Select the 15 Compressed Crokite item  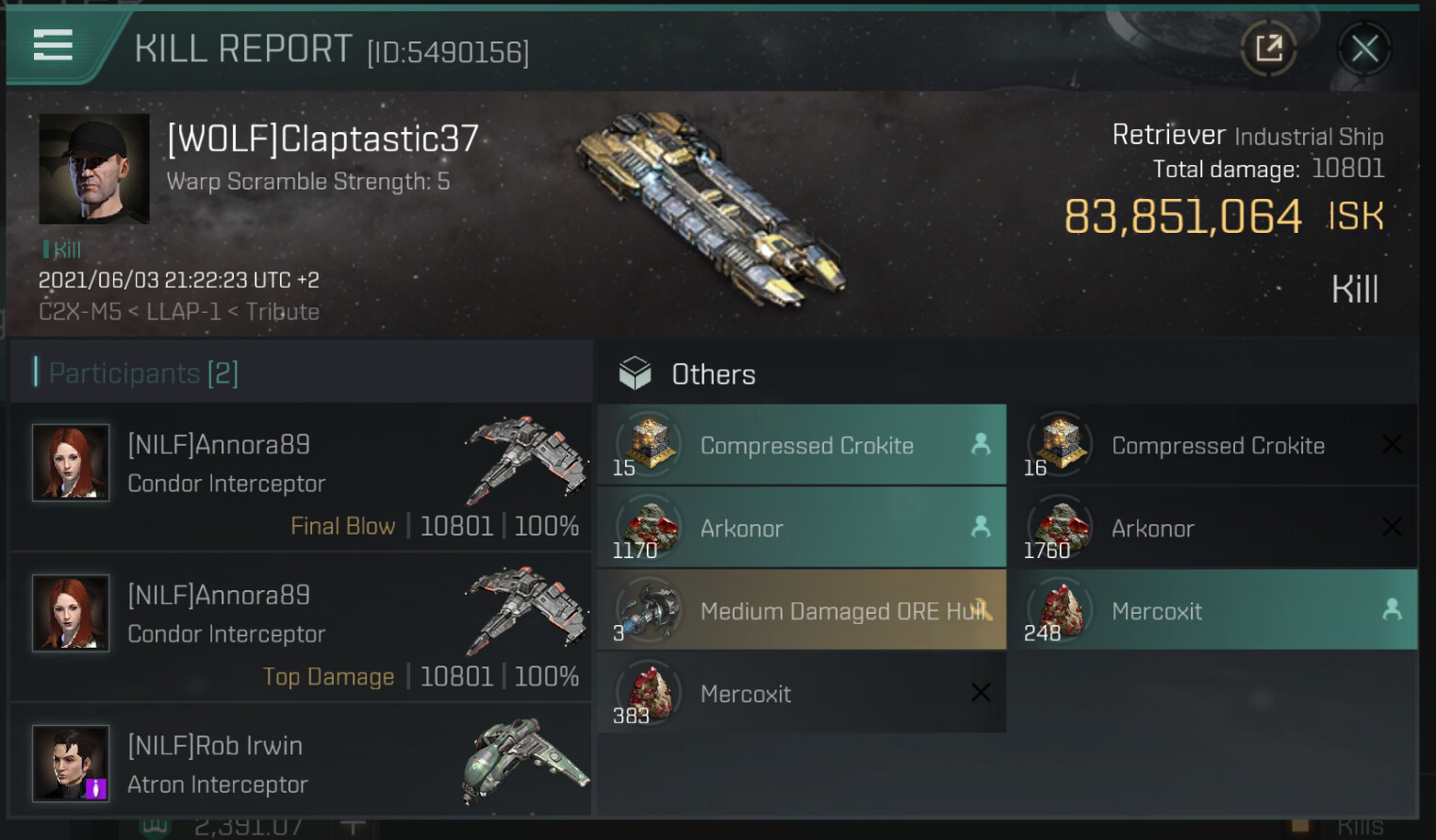coord(801,445)
